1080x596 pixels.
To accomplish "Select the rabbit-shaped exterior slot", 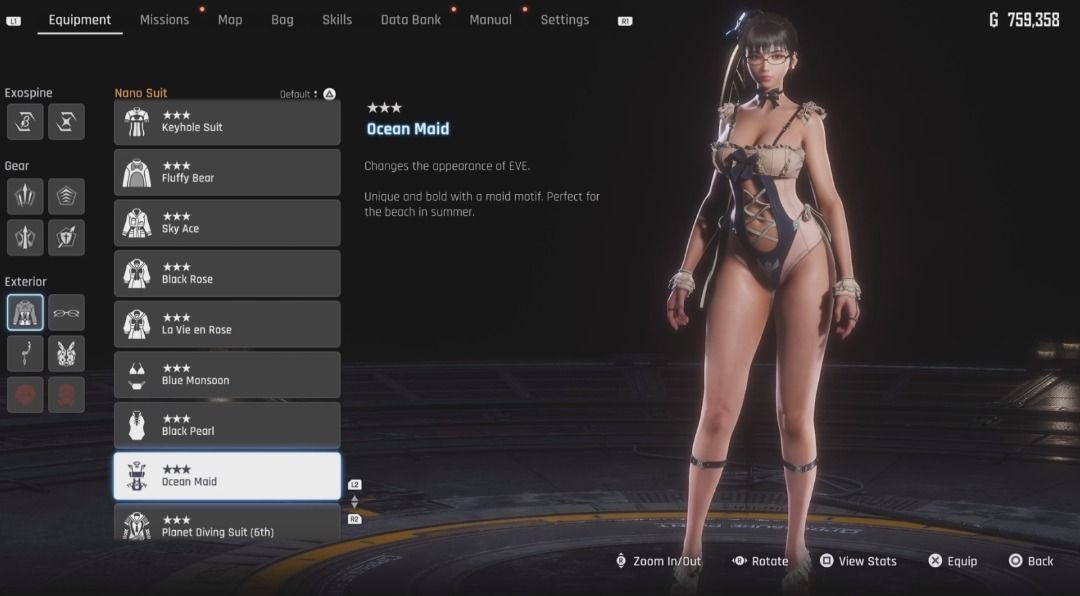I will (x=66, y=354).
